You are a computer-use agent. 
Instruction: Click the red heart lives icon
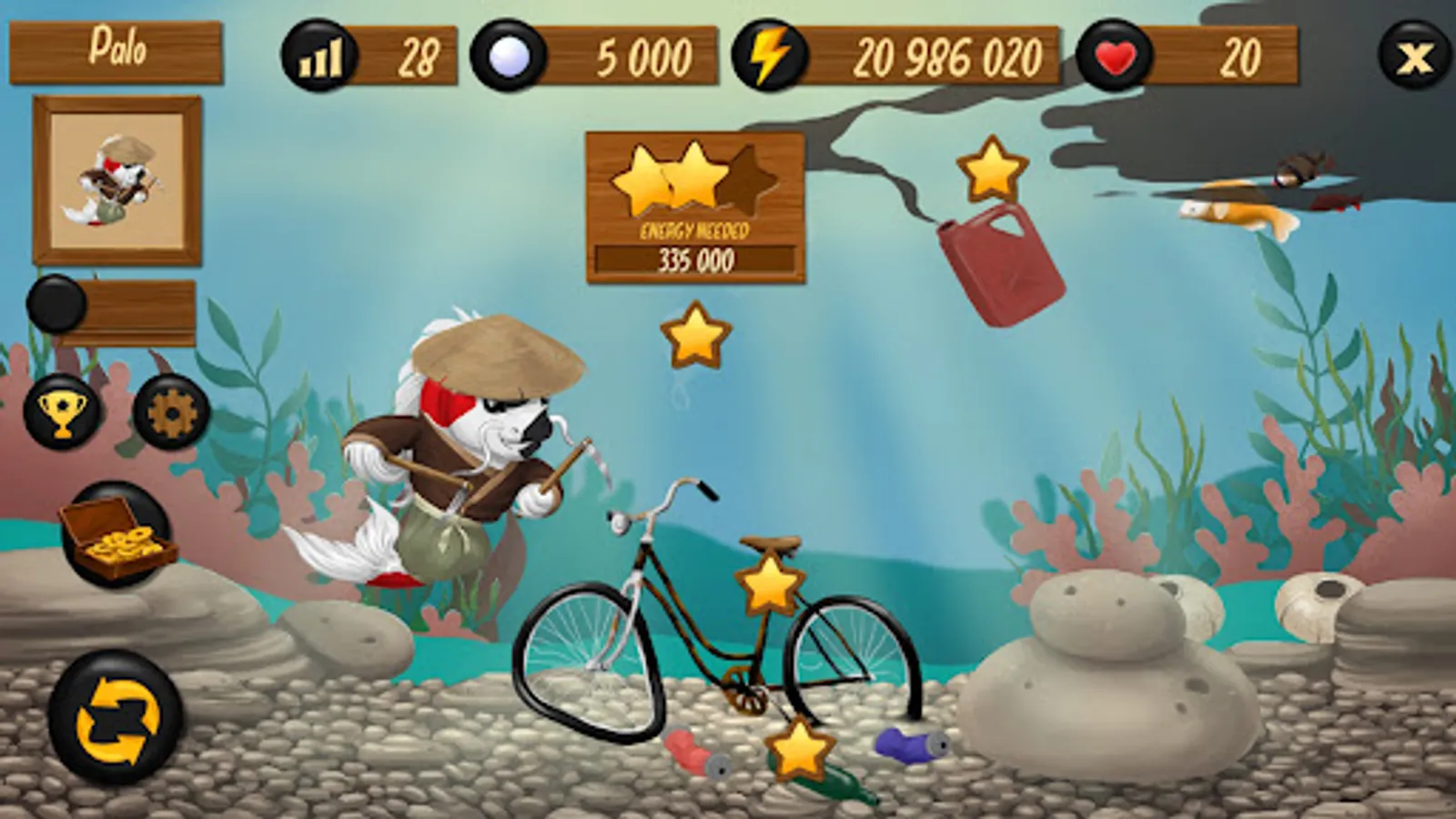click(1112, 55)
